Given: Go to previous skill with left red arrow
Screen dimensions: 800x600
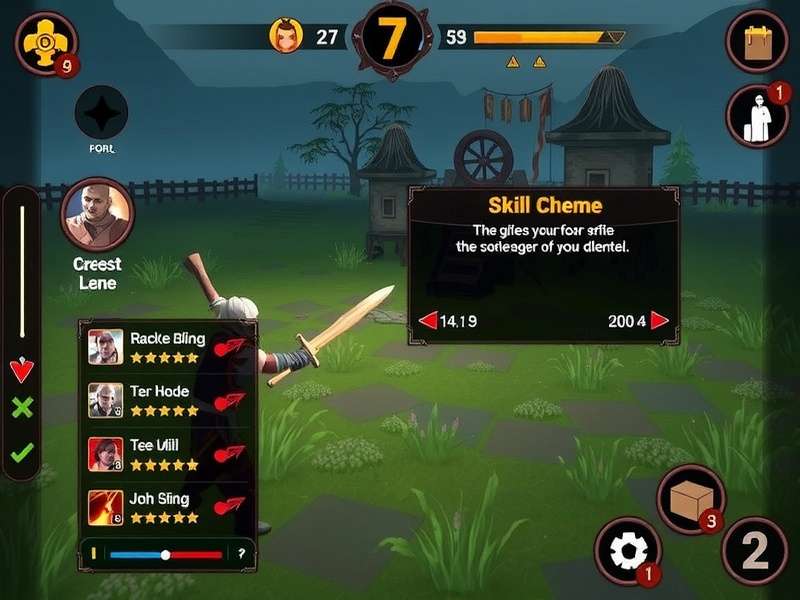Looking at the screenshot, I should click(428, 321).
